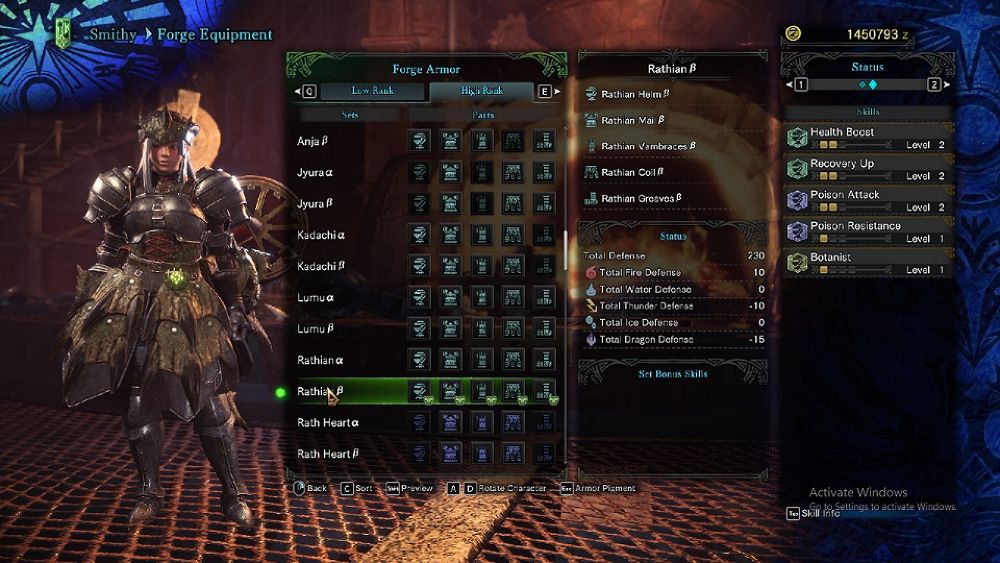1000x563 pixels.
Task: Choose the Anja β armor set
Action: pyautogui.click(x=313, y=141)
